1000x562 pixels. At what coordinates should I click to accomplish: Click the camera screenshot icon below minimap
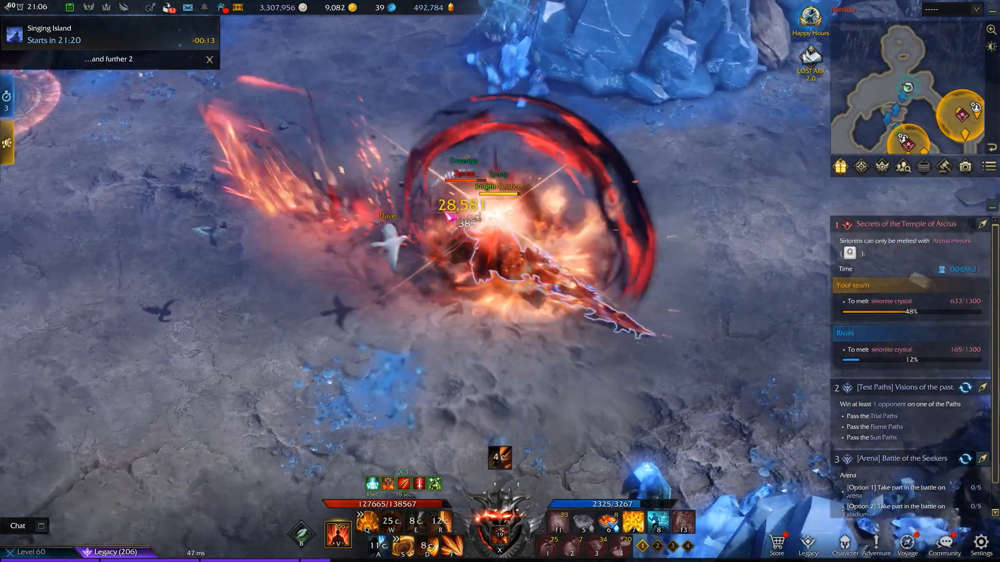coord(966,166)
